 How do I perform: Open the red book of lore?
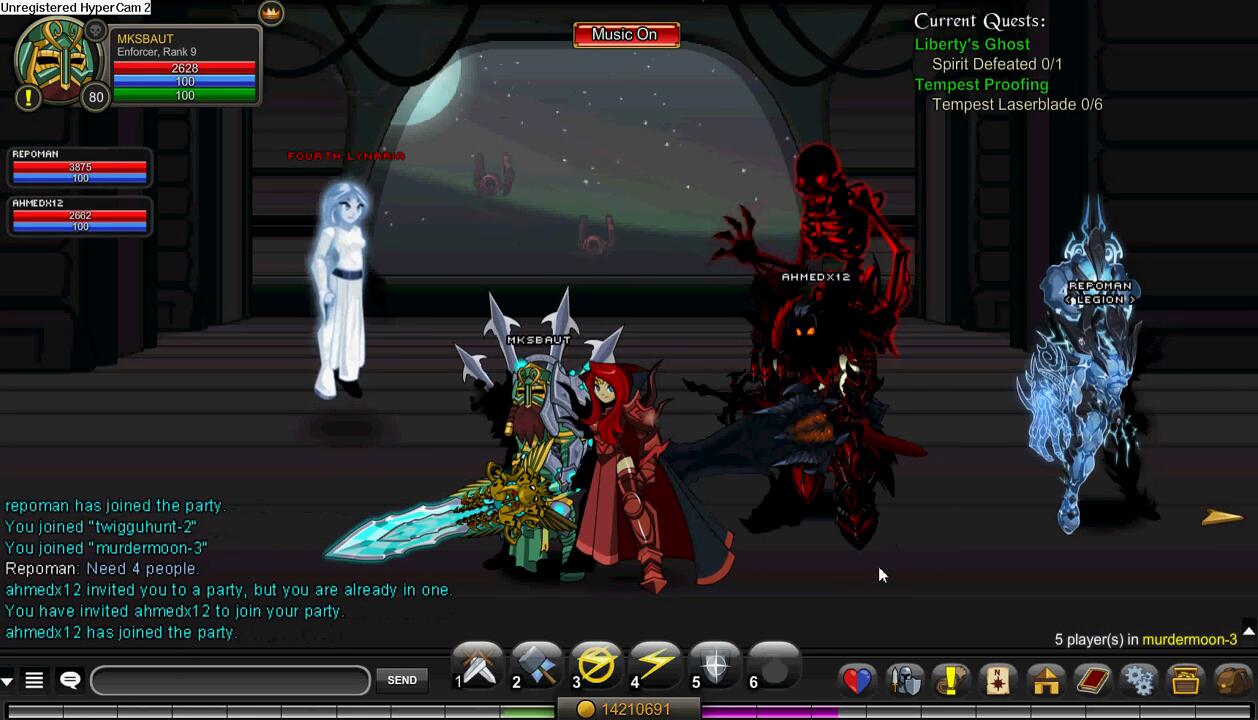(x=1093, y=681)
